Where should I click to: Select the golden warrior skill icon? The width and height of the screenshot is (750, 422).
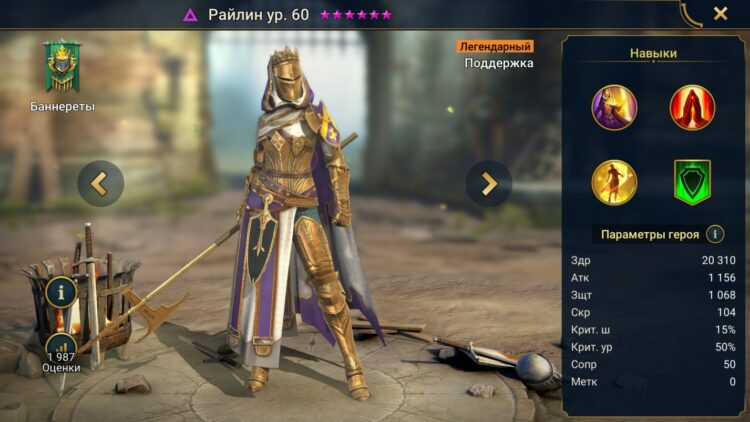point(614,182)
